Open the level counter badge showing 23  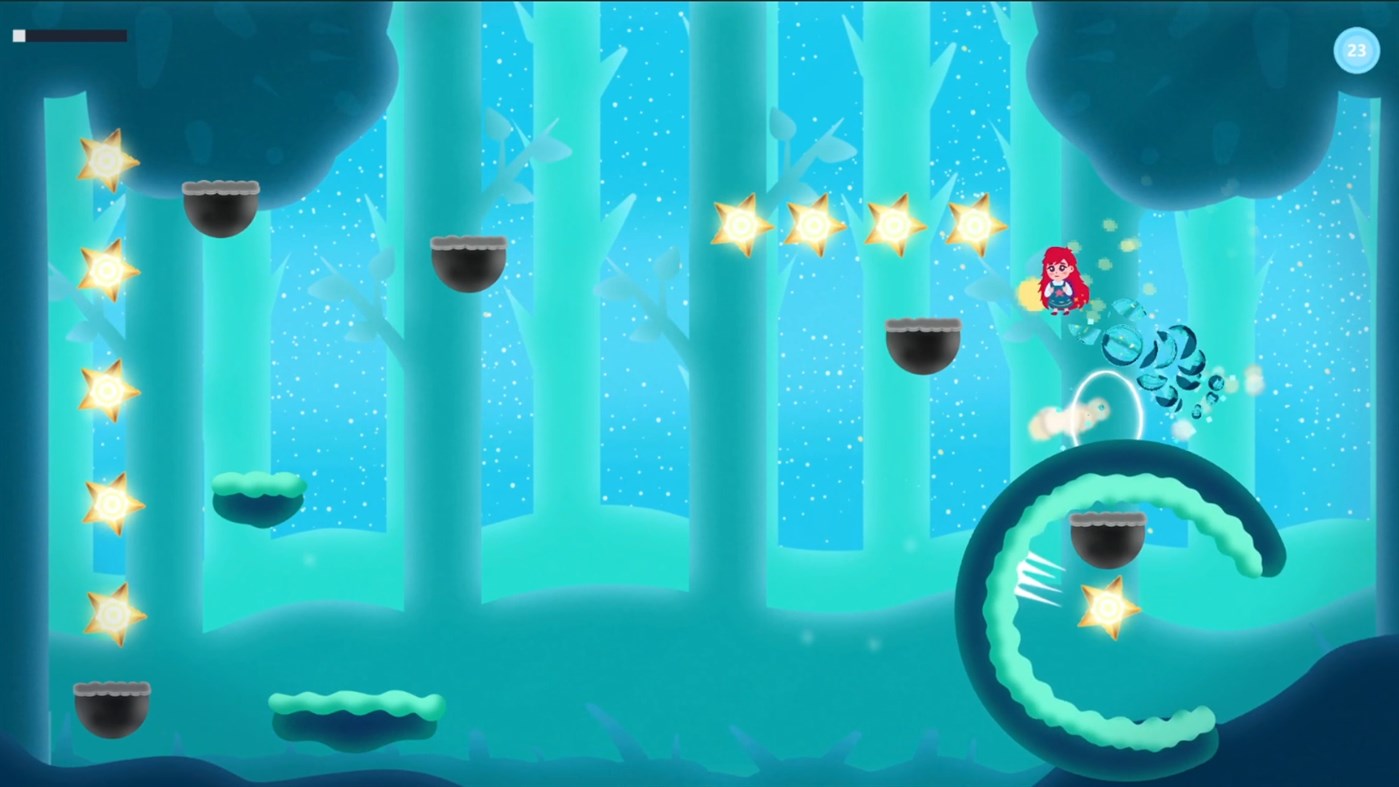click(1357, 50)
